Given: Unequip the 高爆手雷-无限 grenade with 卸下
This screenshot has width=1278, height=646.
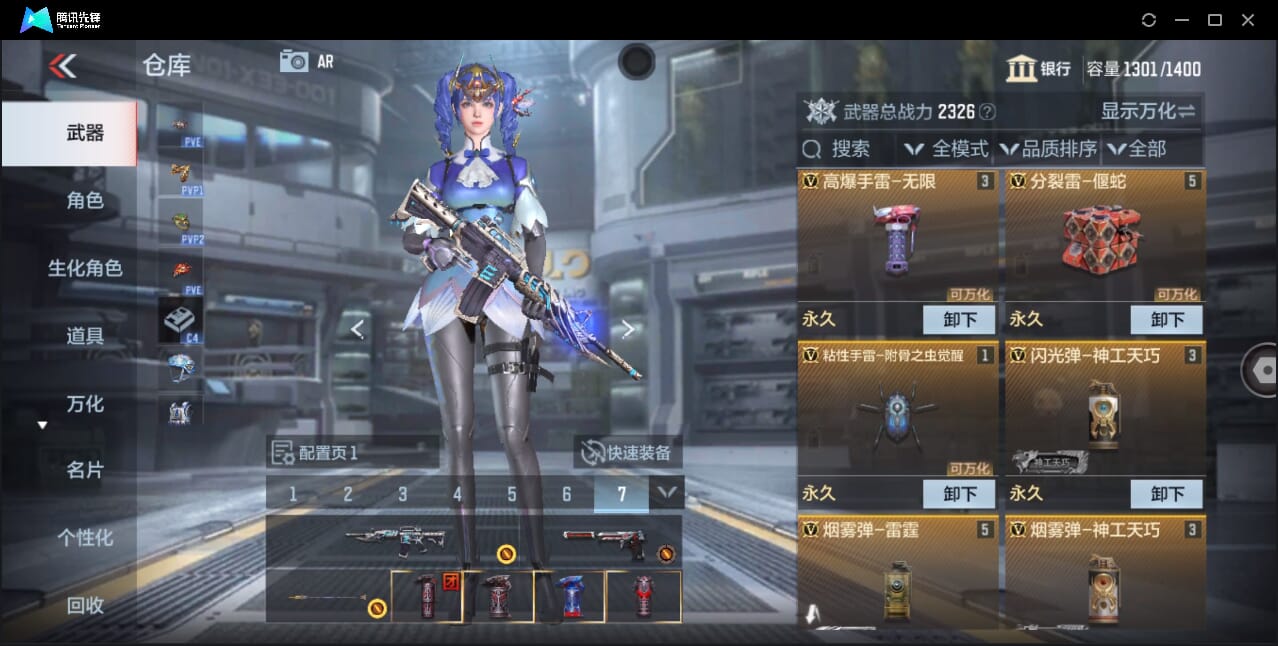Looking at the screenshot, I should click(x=959, y=320).
